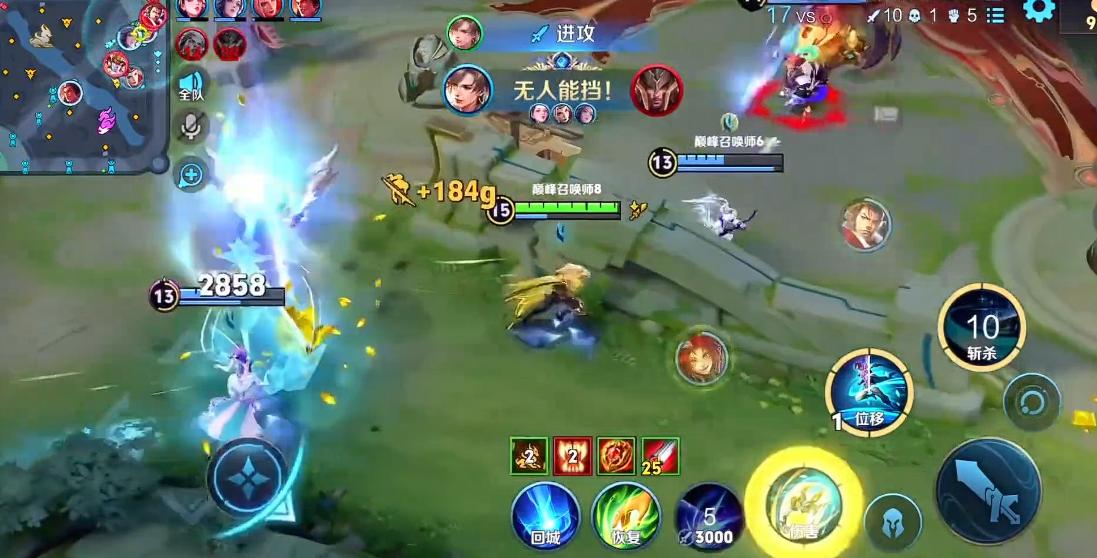Toggle the muted microphone icon
The height and width of the screenshot is (558, 1097).
[190, 126]
